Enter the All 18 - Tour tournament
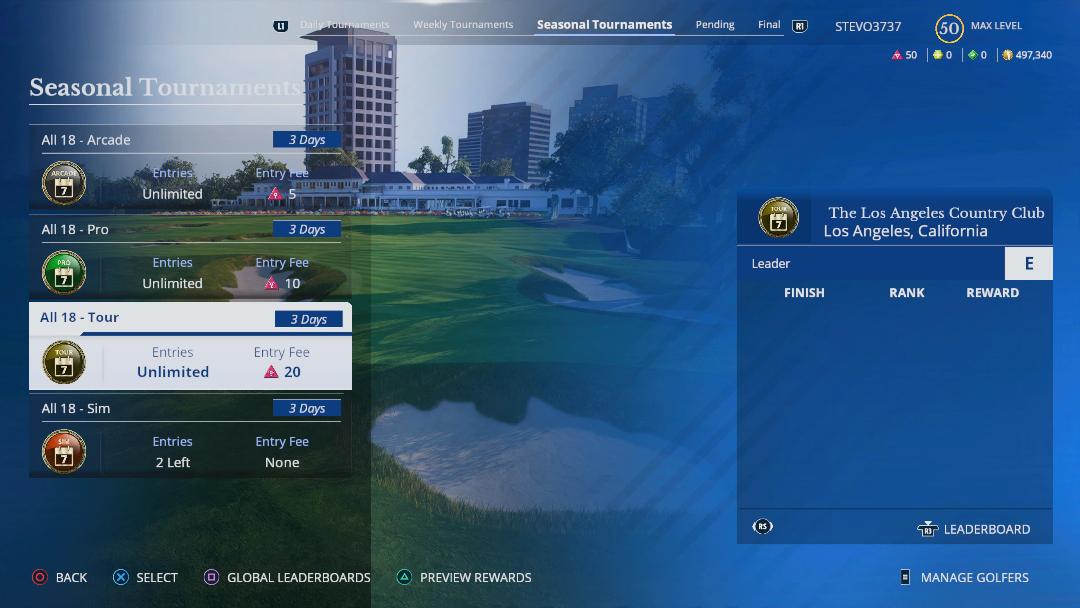The width and height of the screenshot is (1080, 608). coord(190,347)
